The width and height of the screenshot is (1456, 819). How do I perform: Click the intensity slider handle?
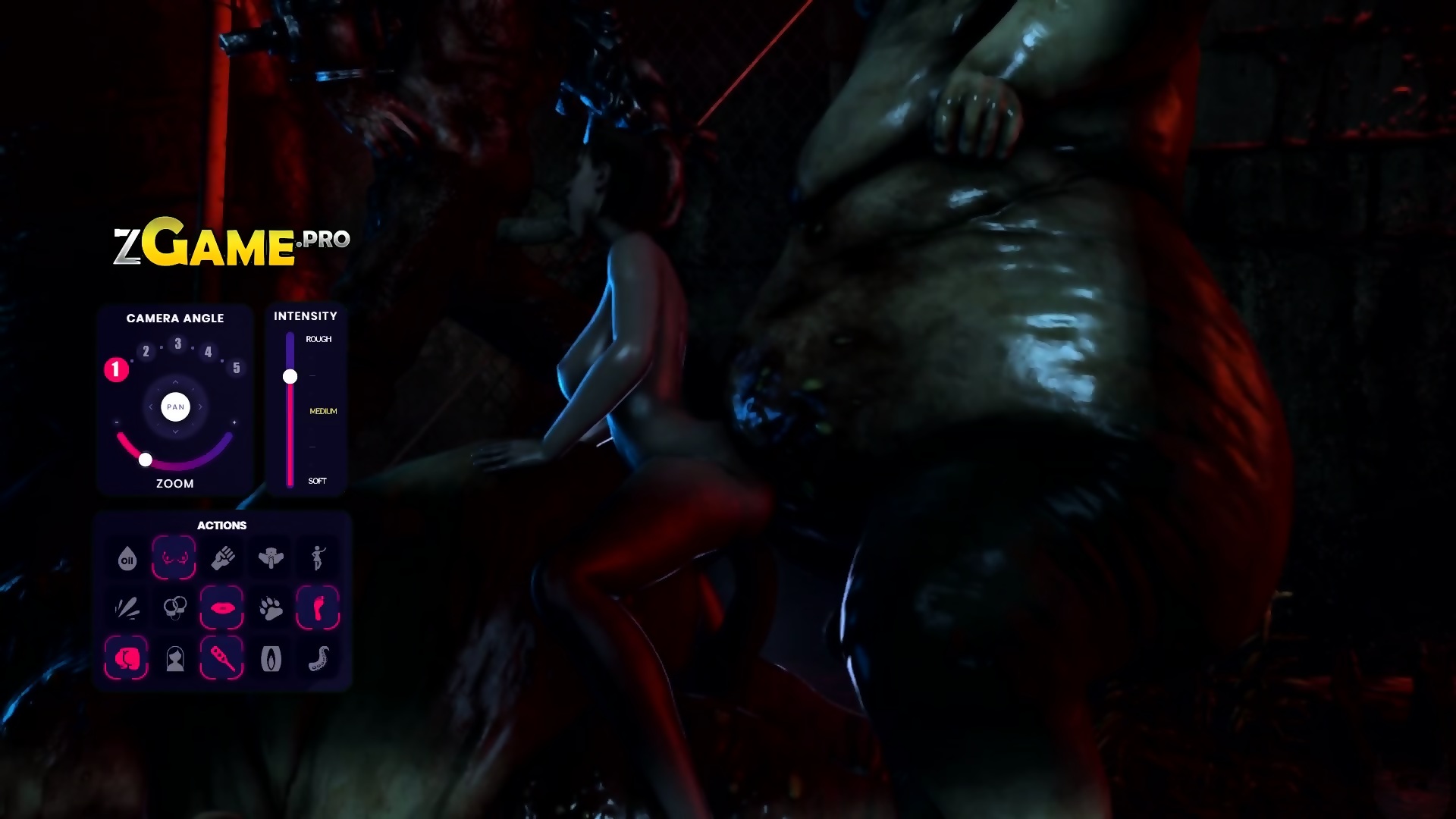click(x=290, y=376)
